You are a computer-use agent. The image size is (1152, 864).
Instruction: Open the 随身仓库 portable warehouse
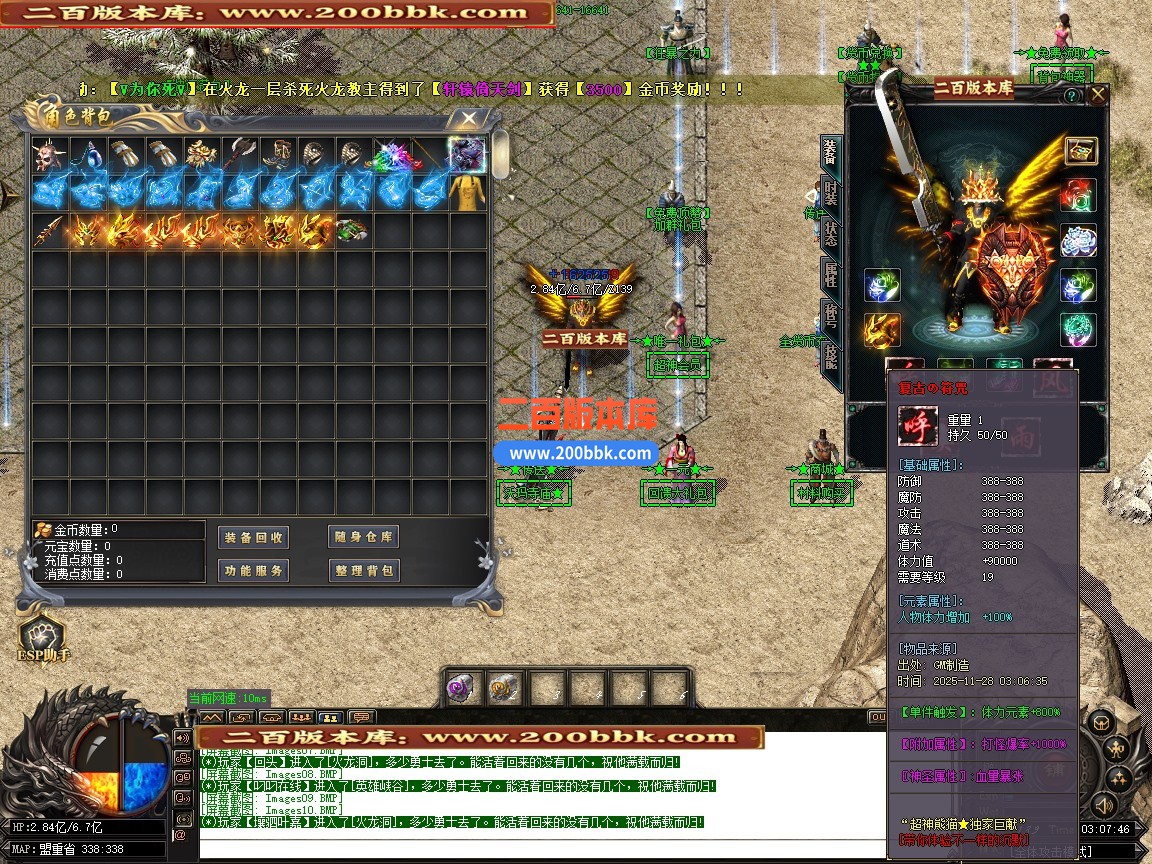363,537
